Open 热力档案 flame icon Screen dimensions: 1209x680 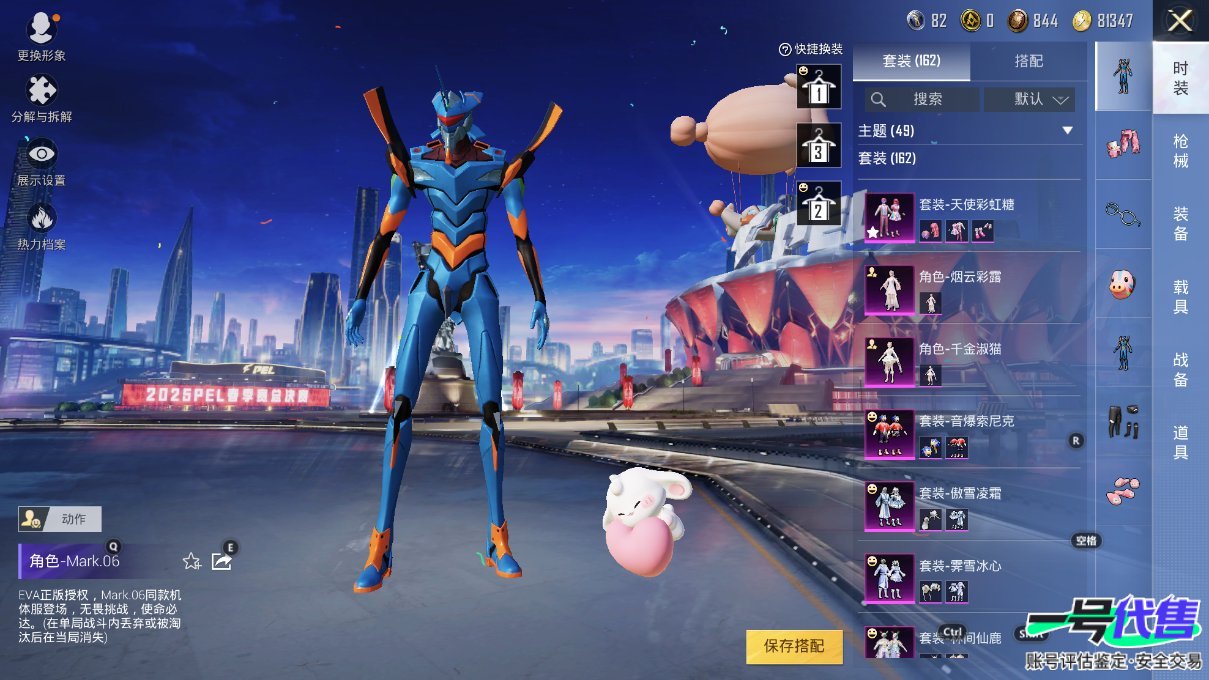click(41, 222)
